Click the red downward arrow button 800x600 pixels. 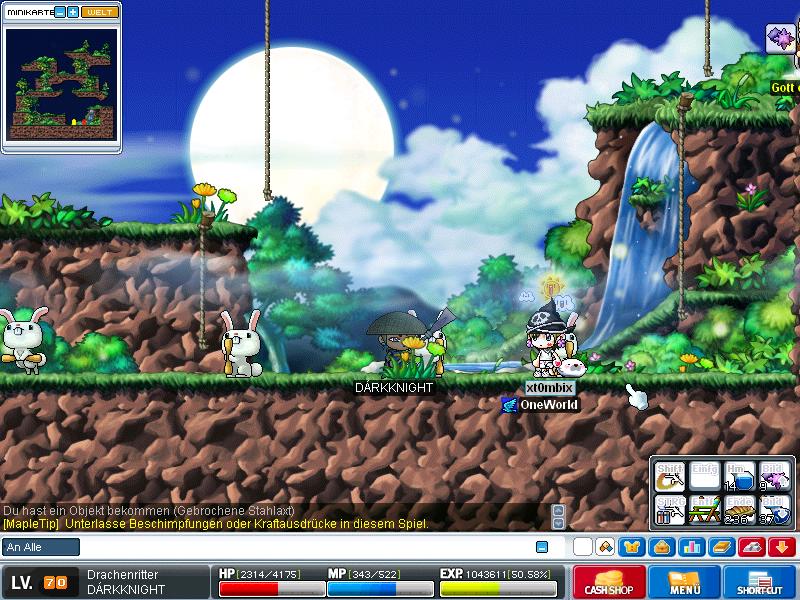781,547
